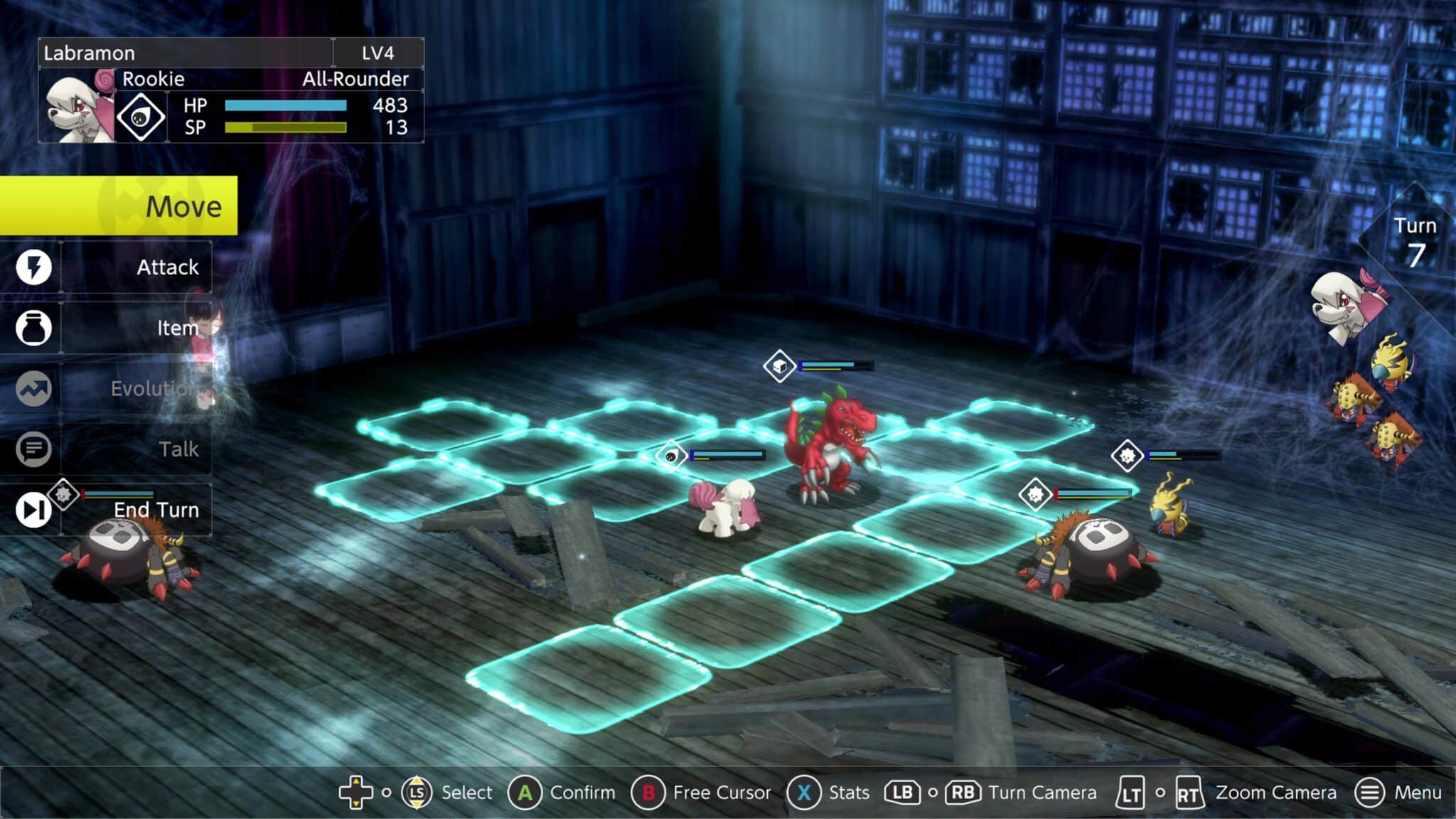End the current turn
1456x819 pixels.
(135, 510)
